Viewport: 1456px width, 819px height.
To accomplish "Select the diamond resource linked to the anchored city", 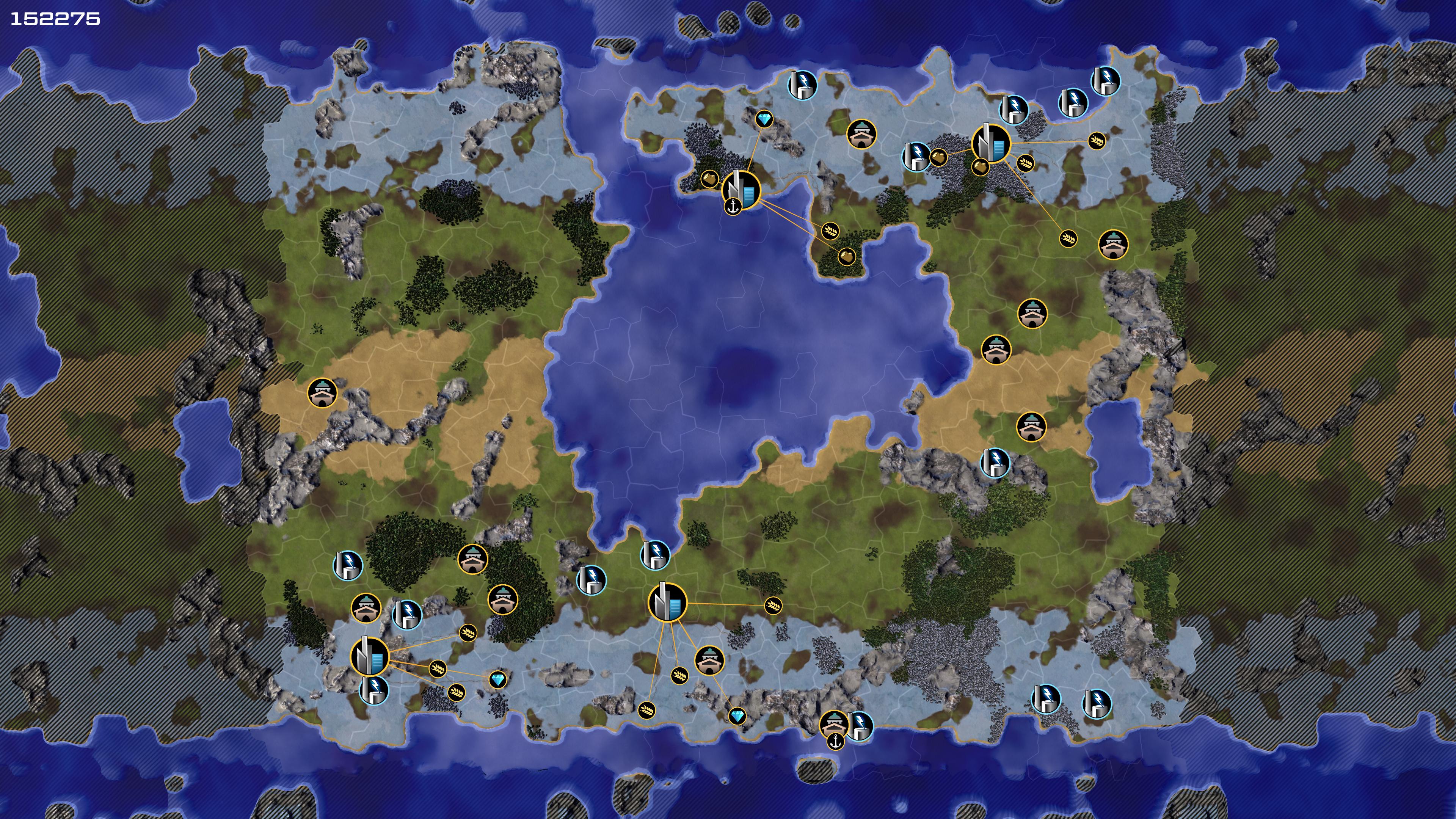I will tap(764, 119).
